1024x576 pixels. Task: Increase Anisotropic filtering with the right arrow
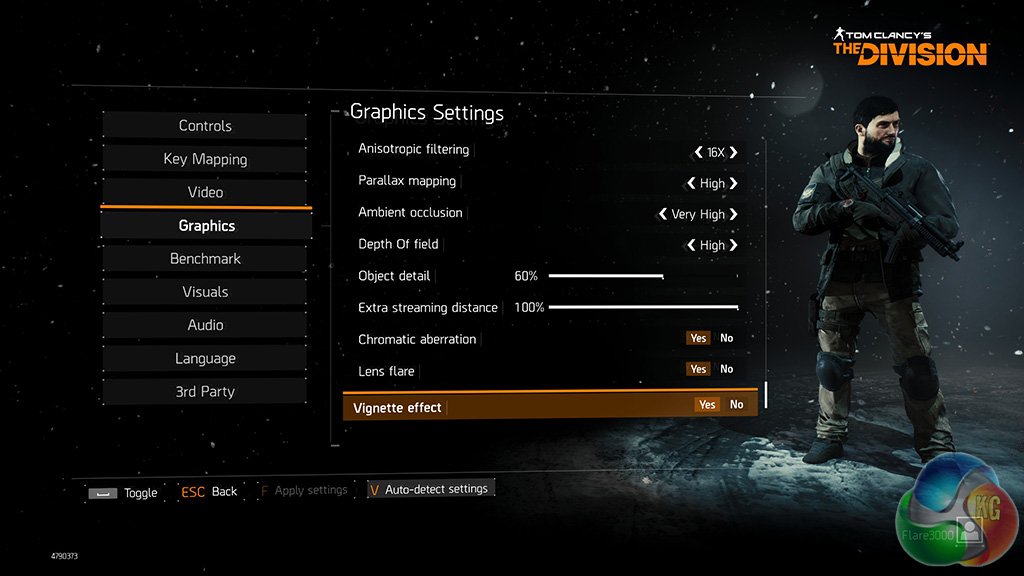pos(734,153)
